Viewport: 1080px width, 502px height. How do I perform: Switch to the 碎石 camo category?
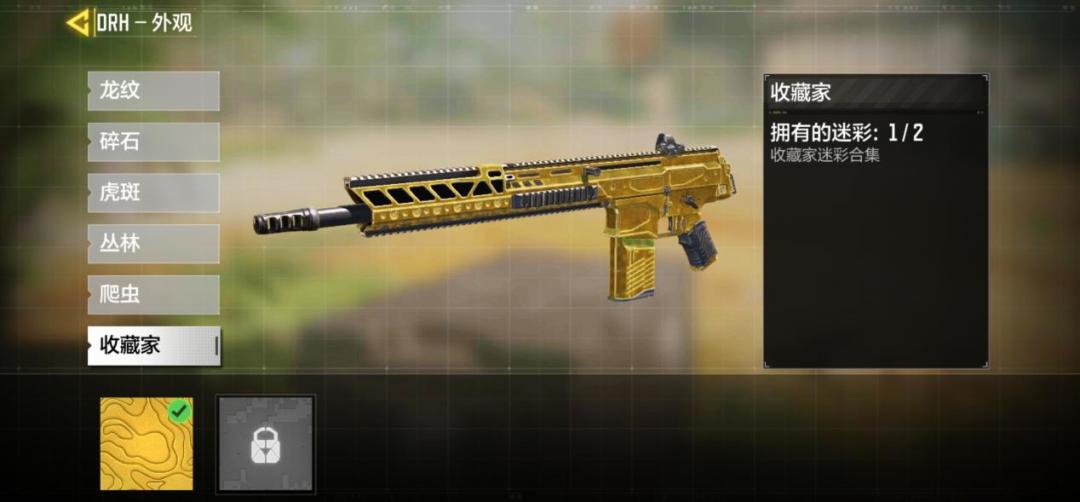pyautogui.click(x=153, y=142)
